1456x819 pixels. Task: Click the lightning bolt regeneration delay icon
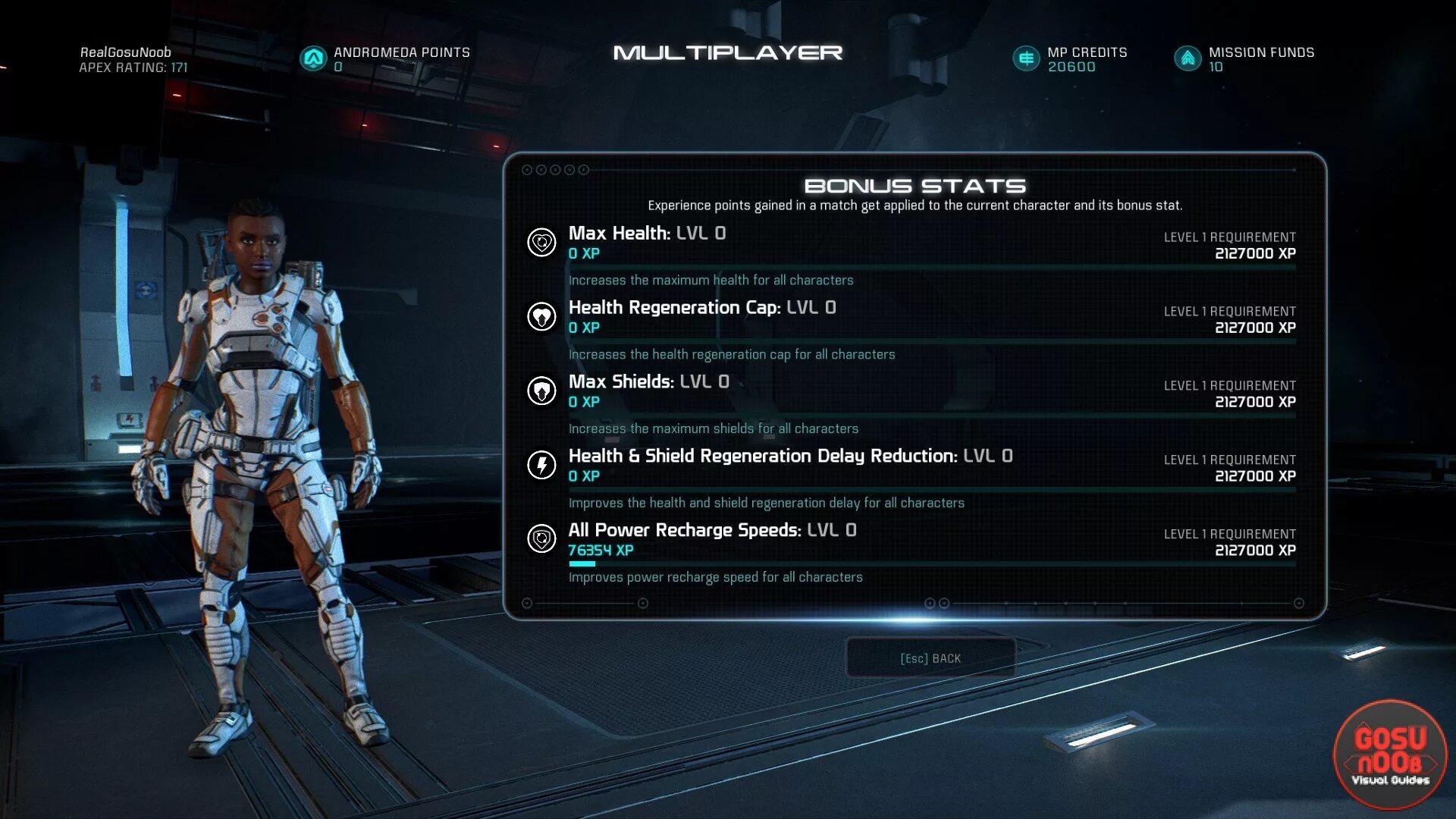[x=541, y=465]
